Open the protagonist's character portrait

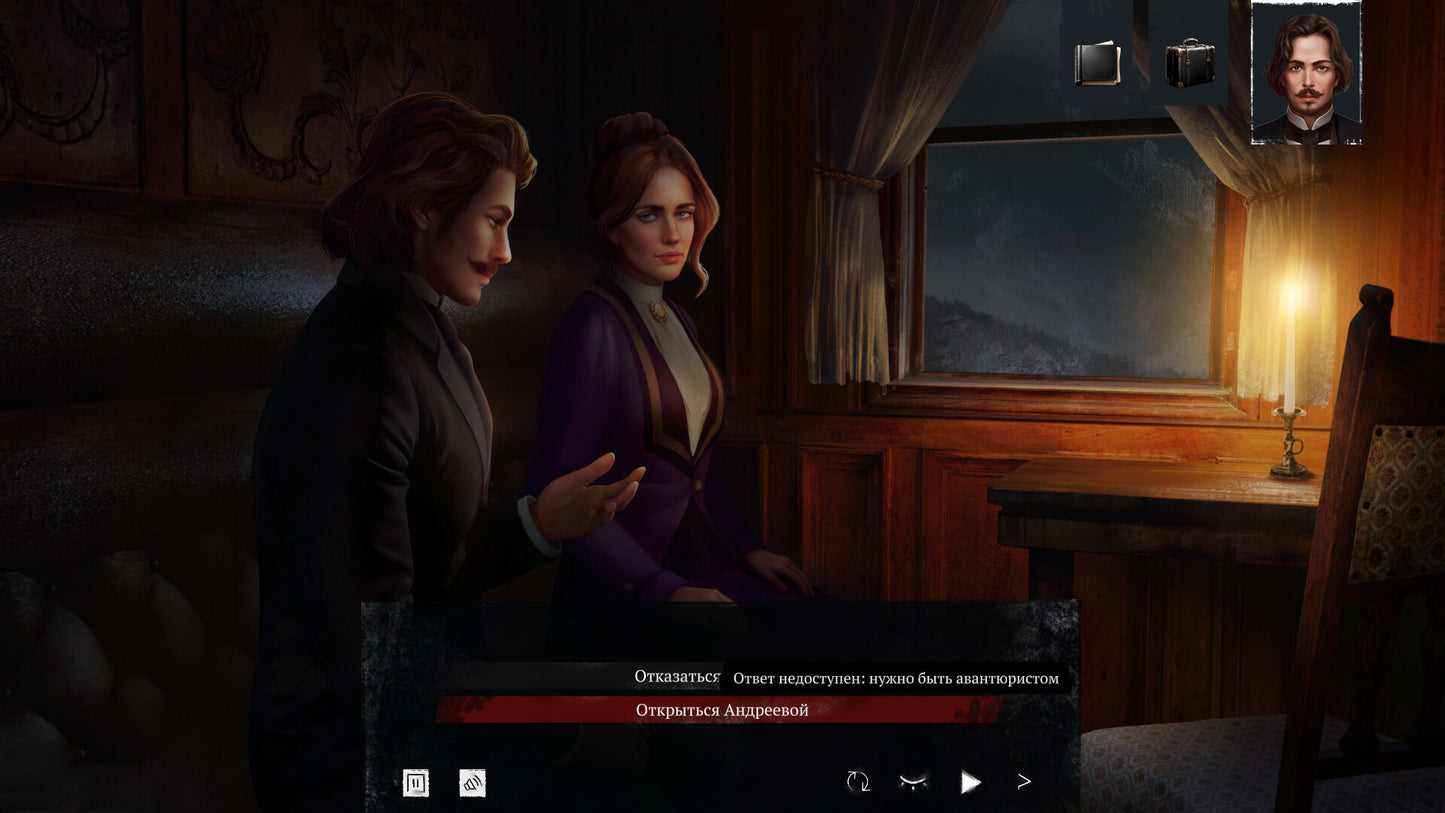(x=1306, y=73)
